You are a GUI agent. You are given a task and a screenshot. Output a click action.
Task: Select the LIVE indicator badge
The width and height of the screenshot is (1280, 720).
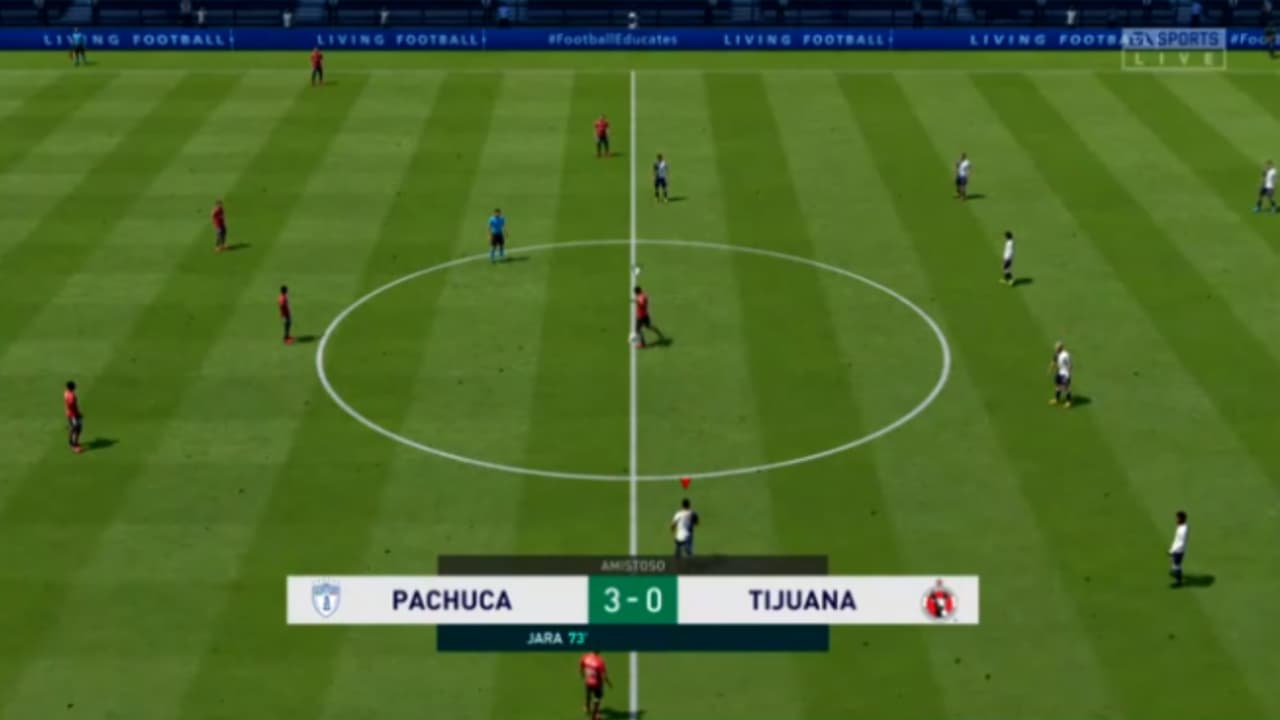(x=1175, y=60)
